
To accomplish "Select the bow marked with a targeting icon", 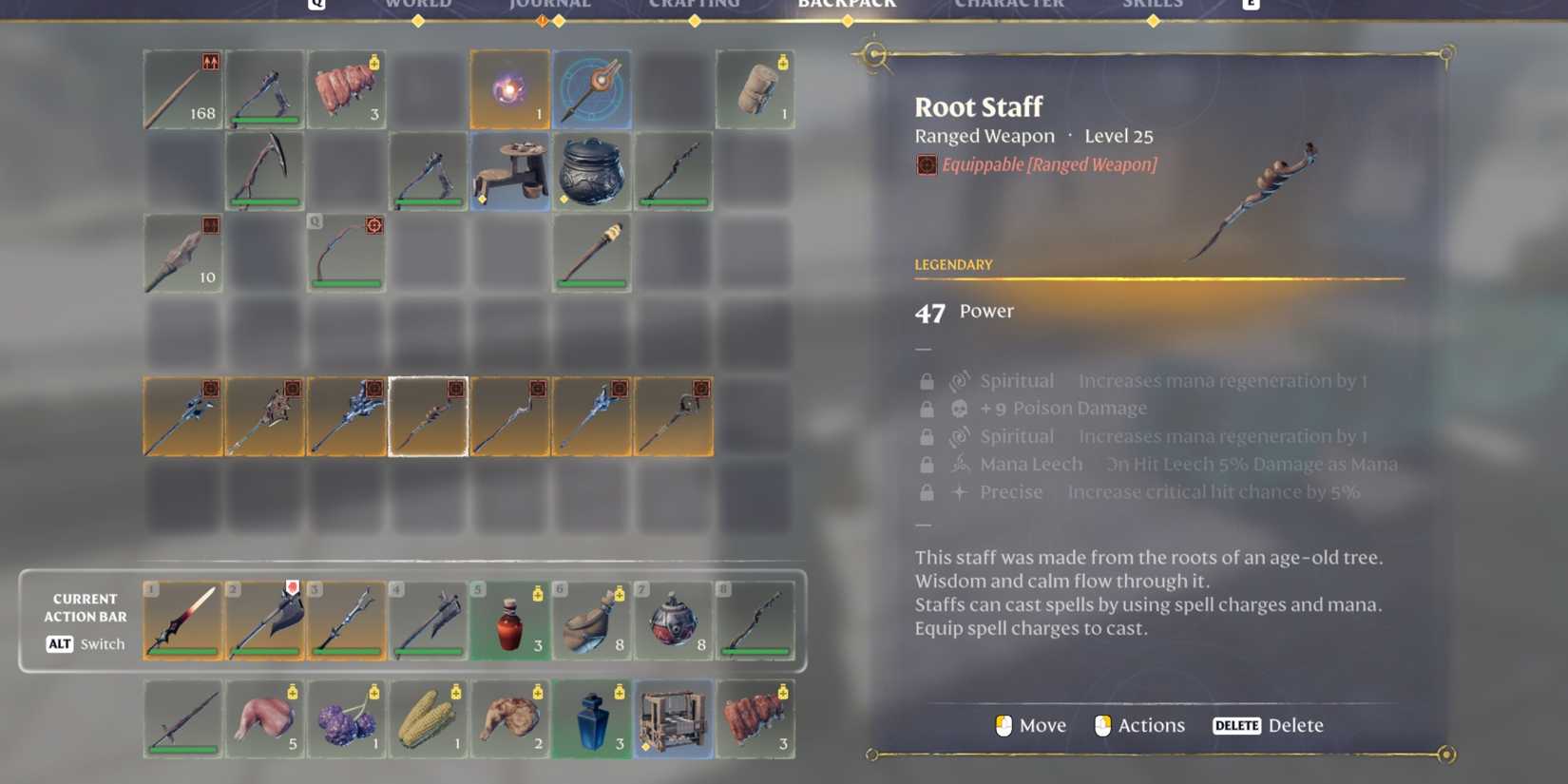I will coord(347,254).
